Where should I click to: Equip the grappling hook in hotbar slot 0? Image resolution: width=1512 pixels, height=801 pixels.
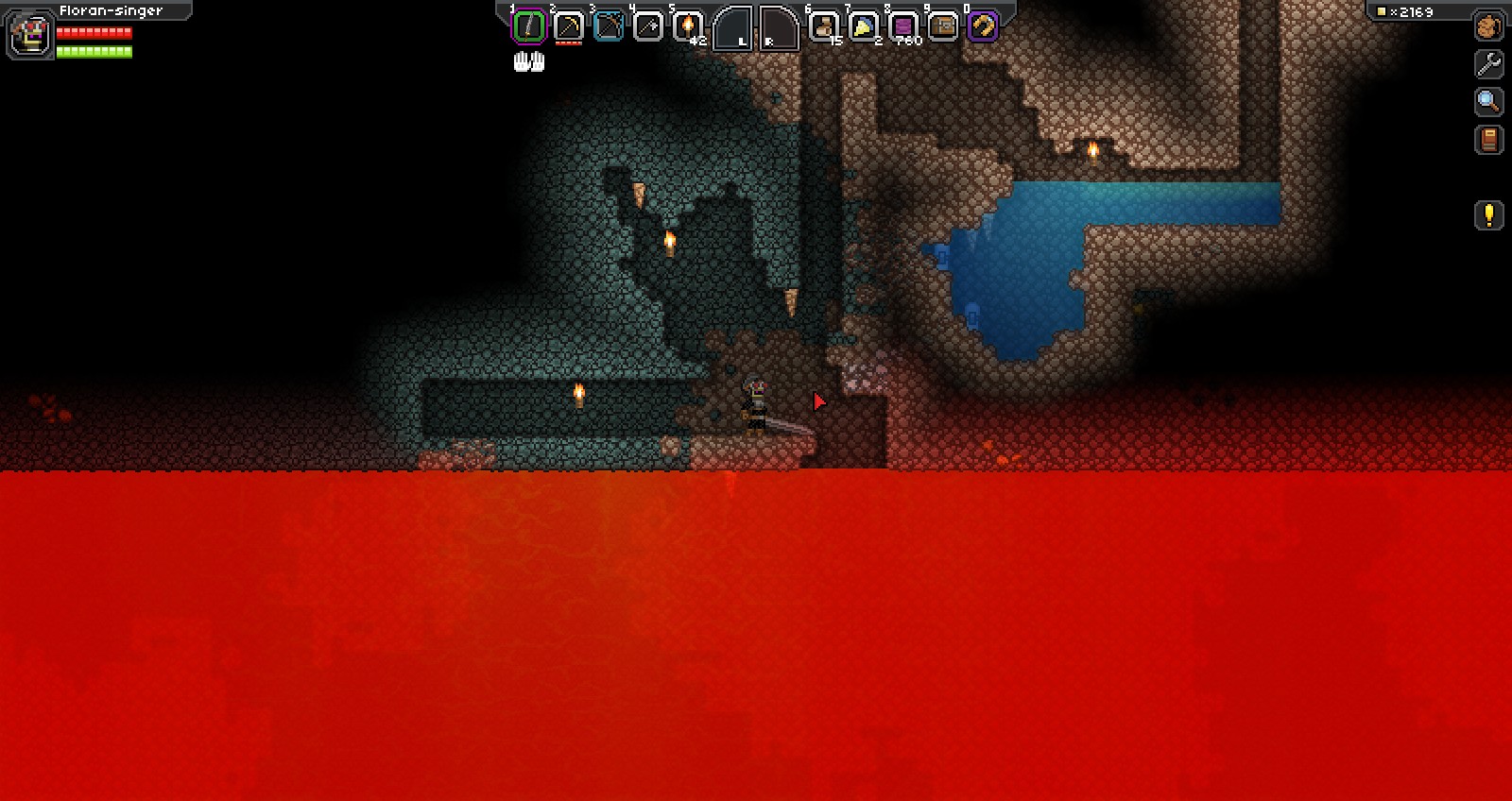(982, 25)
